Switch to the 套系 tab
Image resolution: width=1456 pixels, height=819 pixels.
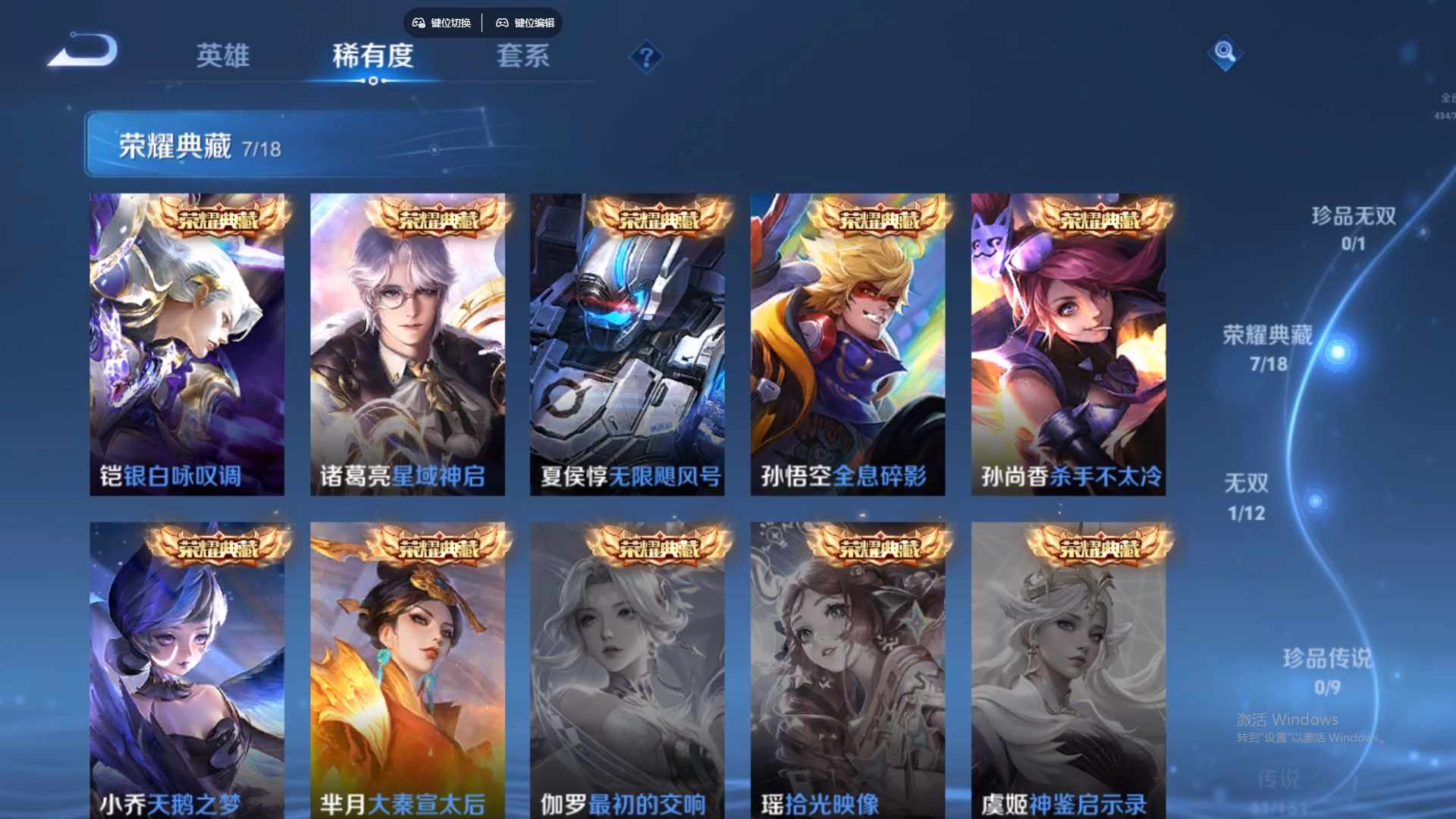click(x=522, y=57)
